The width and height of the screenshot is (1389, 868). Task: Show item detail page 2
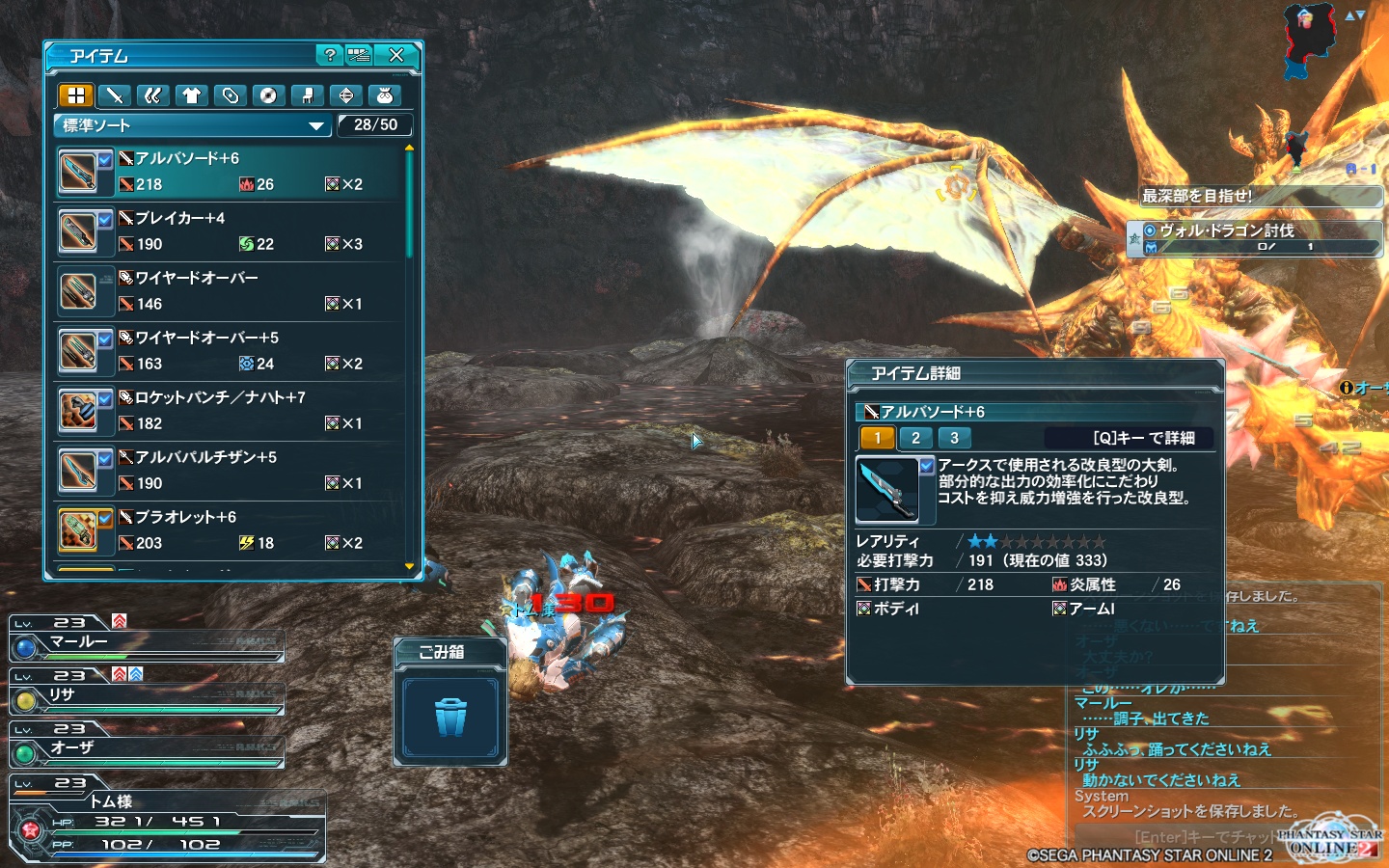point(915,438)
